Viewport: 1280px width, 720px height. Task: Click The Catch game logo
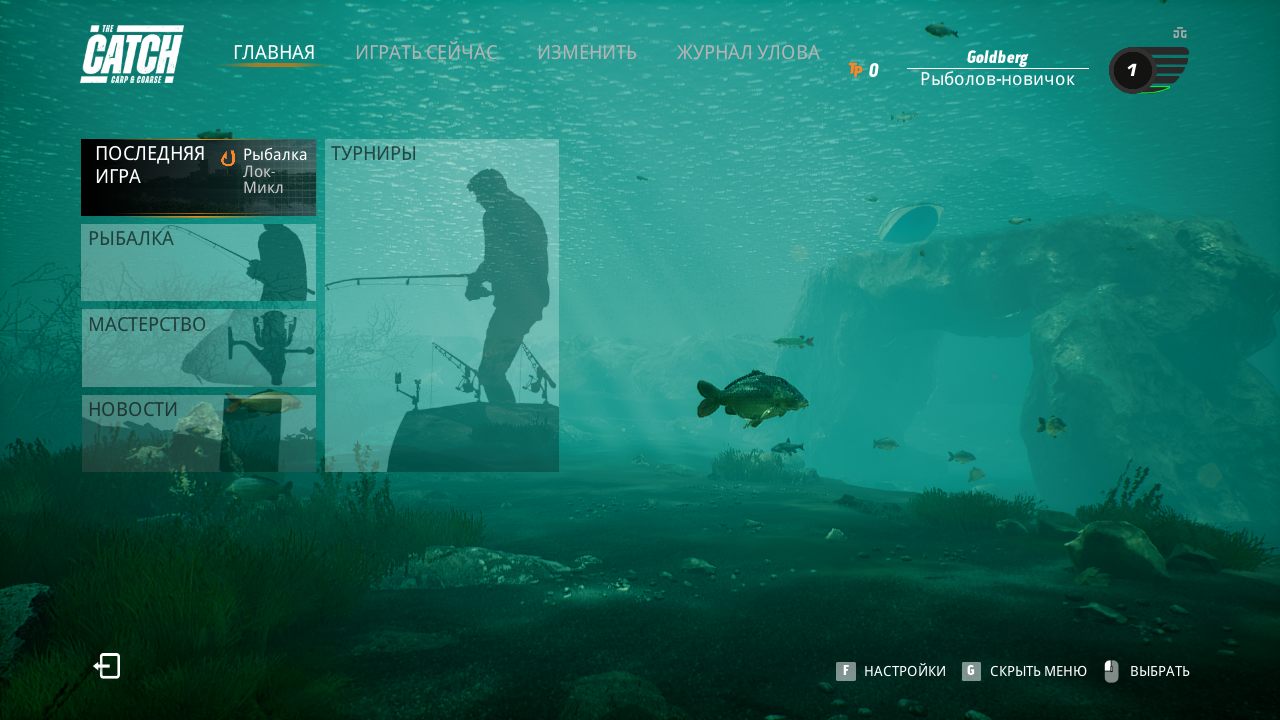click(132, 54)
